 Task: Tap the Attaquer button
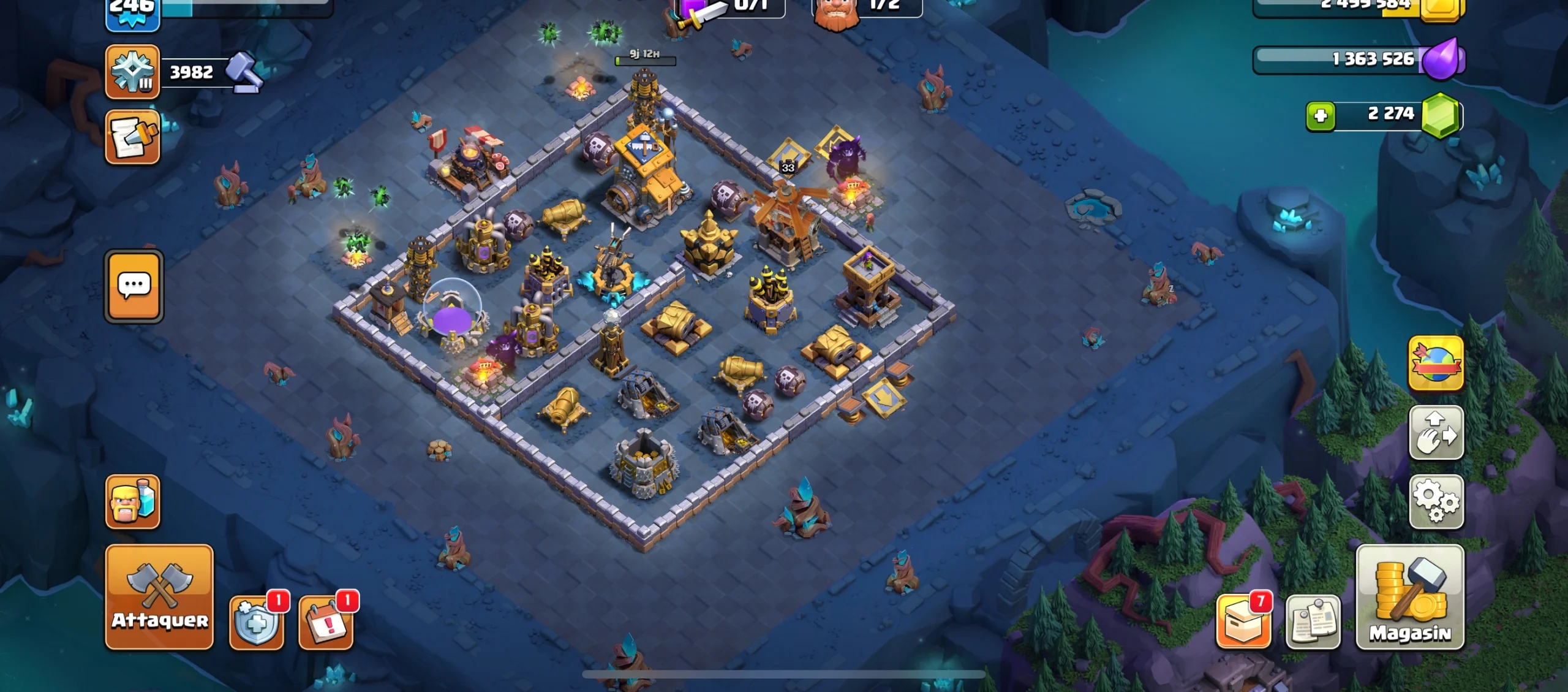[x=159, y=596]
